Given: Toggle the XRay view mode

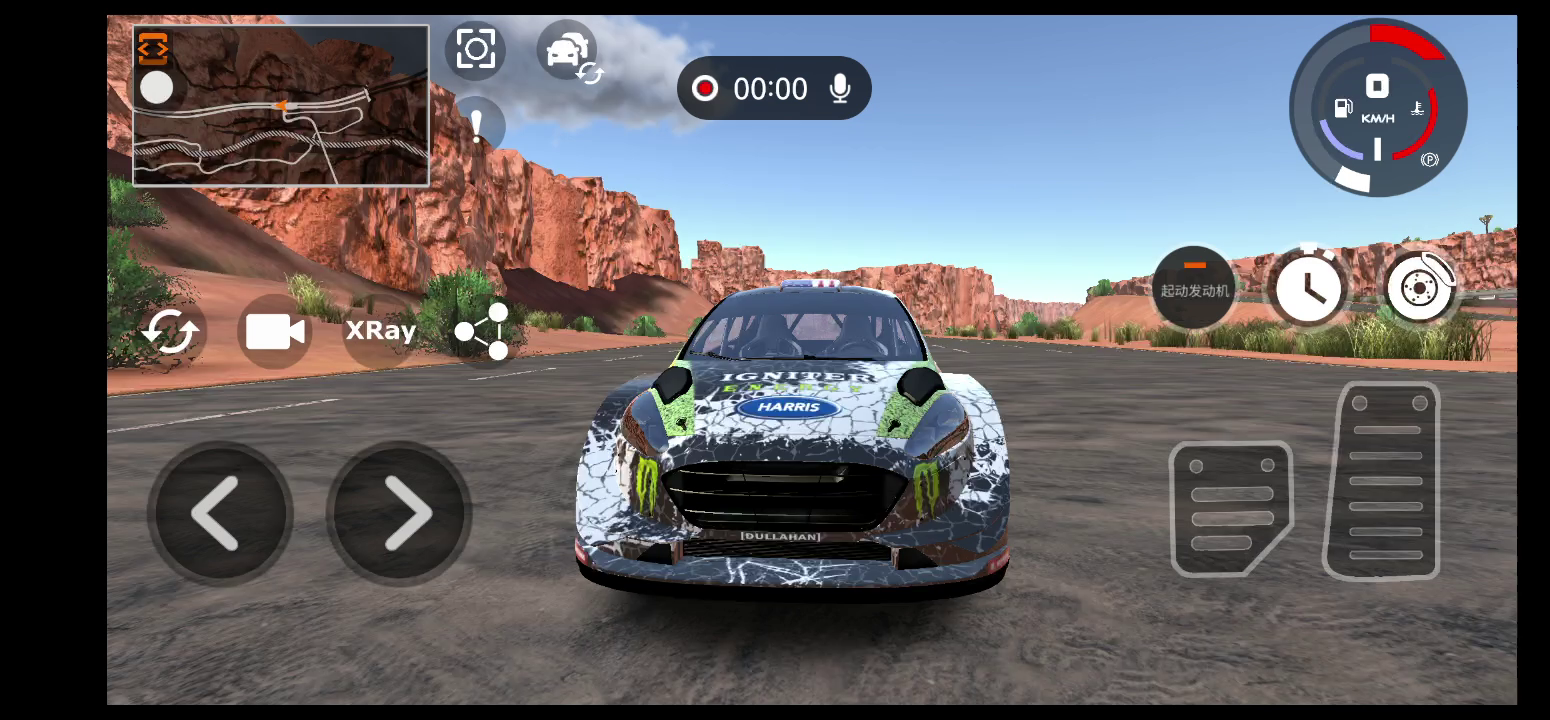Looking at the screenshot, I should pyautogui.click(x=380, y=331).
